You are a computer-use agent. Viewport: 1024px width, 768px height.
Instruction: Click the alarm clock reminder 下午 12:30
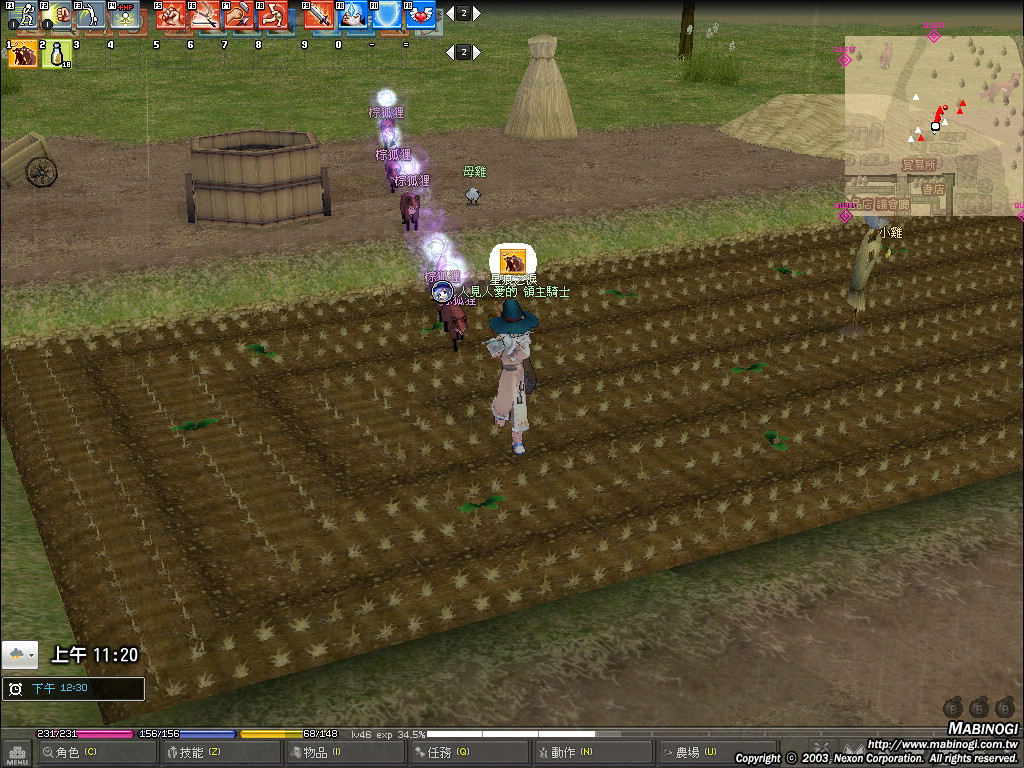73,689
